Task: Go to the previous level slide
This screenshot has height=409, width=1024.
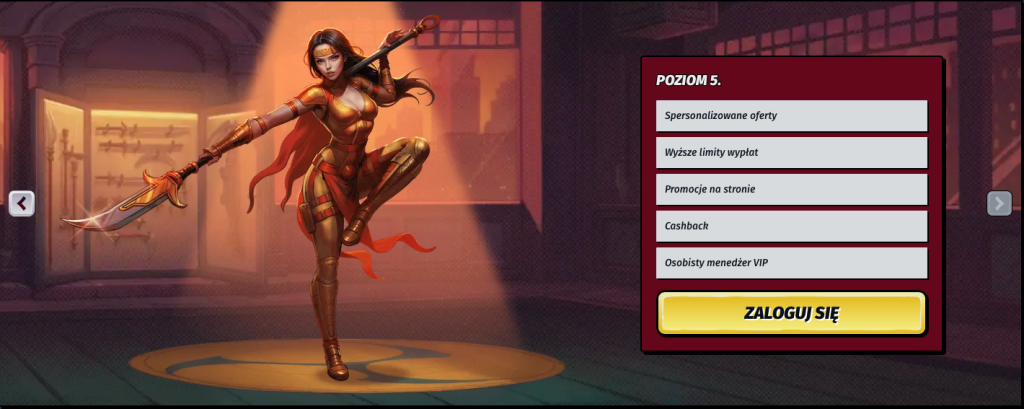Action: tap(22, 203)
